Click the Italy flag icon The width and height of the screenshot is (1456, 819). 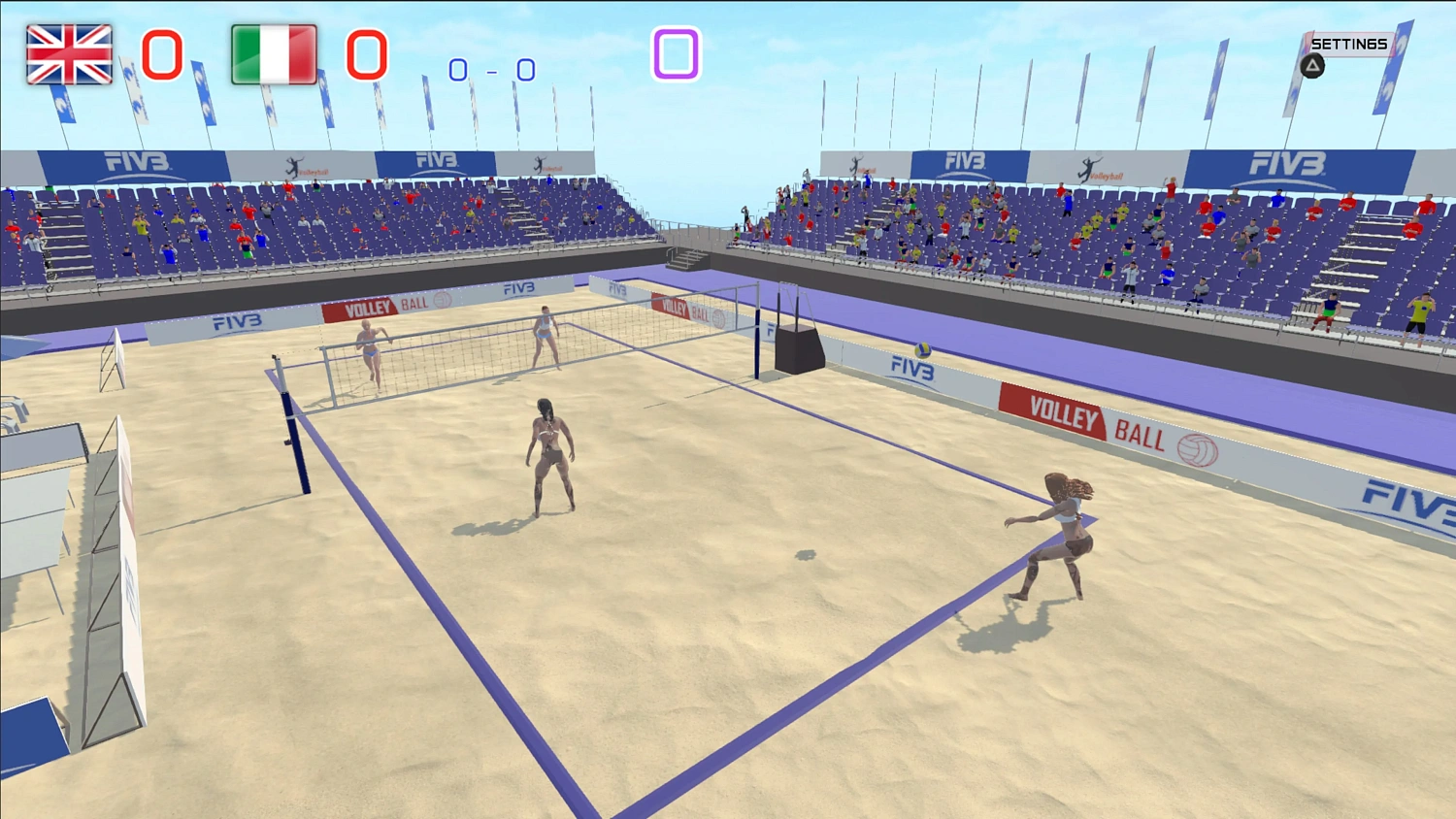click(x=272, y=55)
